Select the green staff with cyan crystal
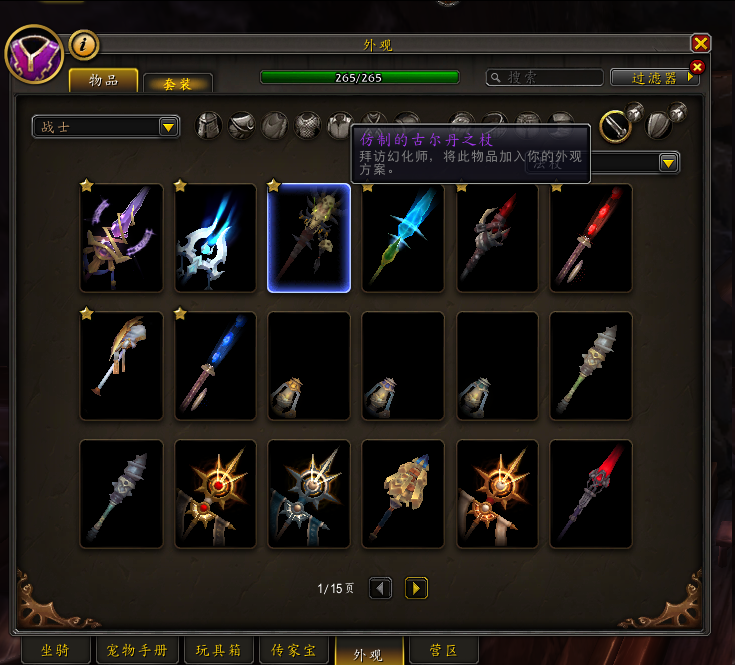735x665 pixels. pos(403,238)
